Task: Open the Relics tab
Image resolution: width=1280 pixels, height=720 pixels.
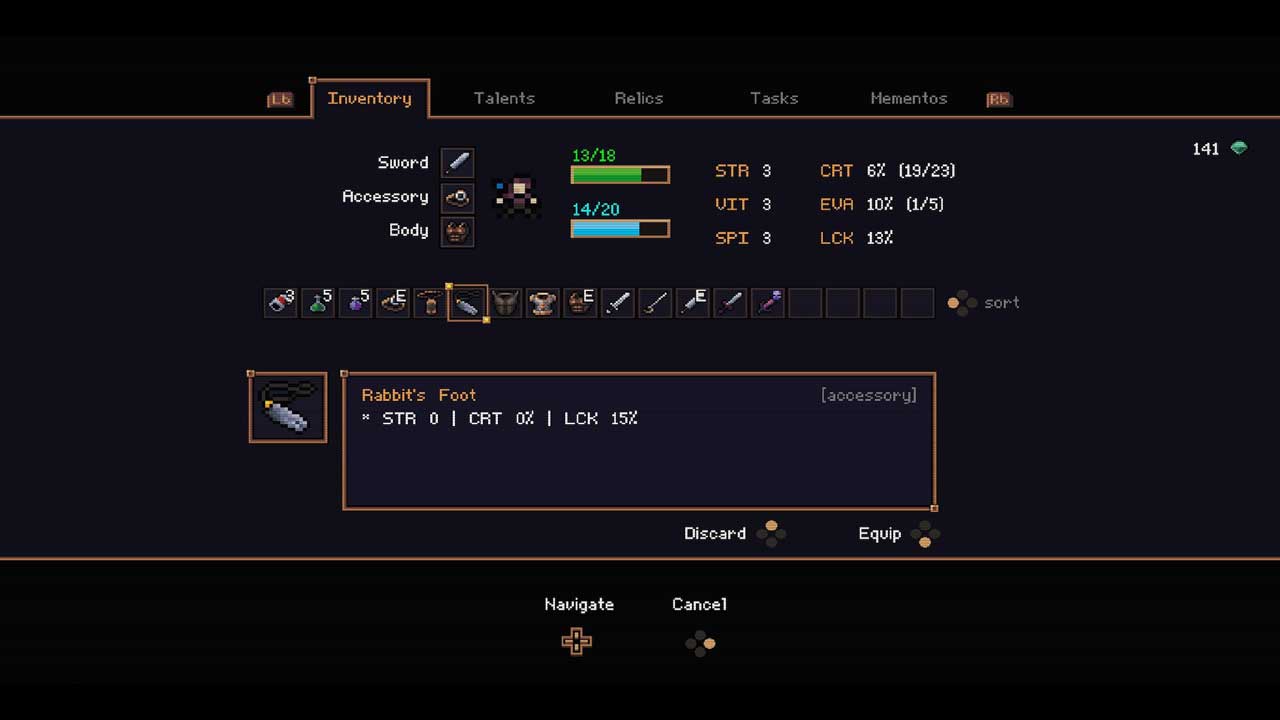Action: (639, 98)
